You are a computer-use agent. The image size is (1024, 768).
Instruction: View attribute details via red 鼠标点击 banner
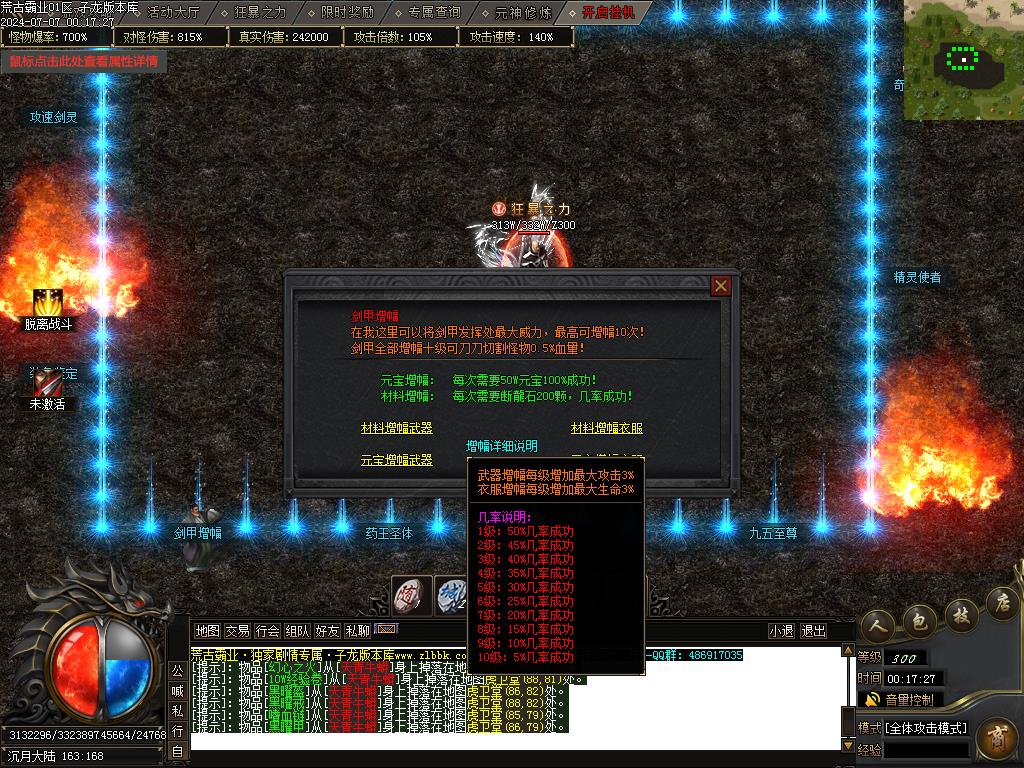[x=84, y=61]
